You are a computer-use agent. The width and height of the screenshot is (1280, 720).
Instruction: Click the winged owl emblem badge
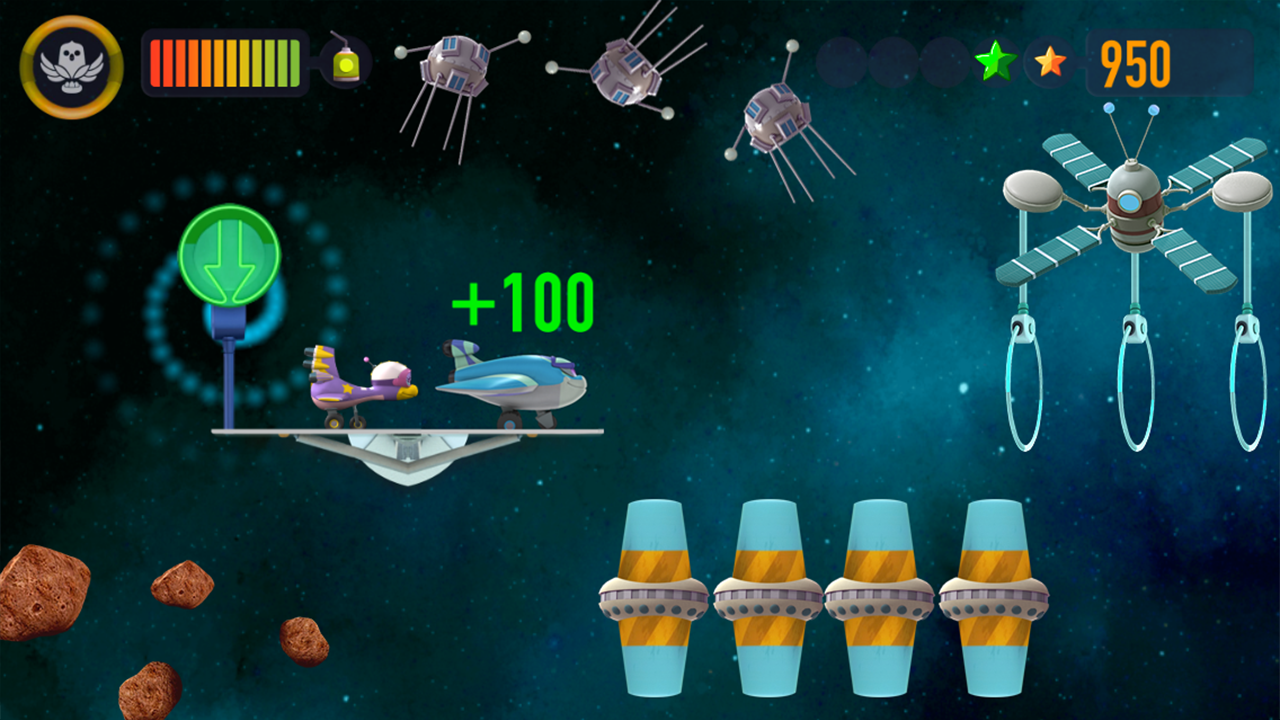point(70,65)
